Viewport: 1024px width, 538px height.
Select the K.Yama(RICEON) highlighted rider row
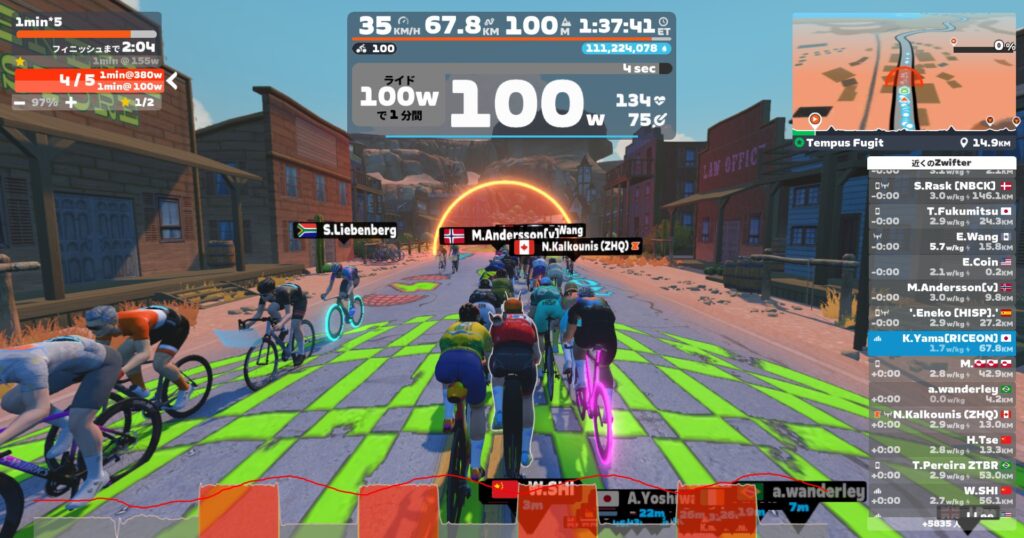point(942,343)
